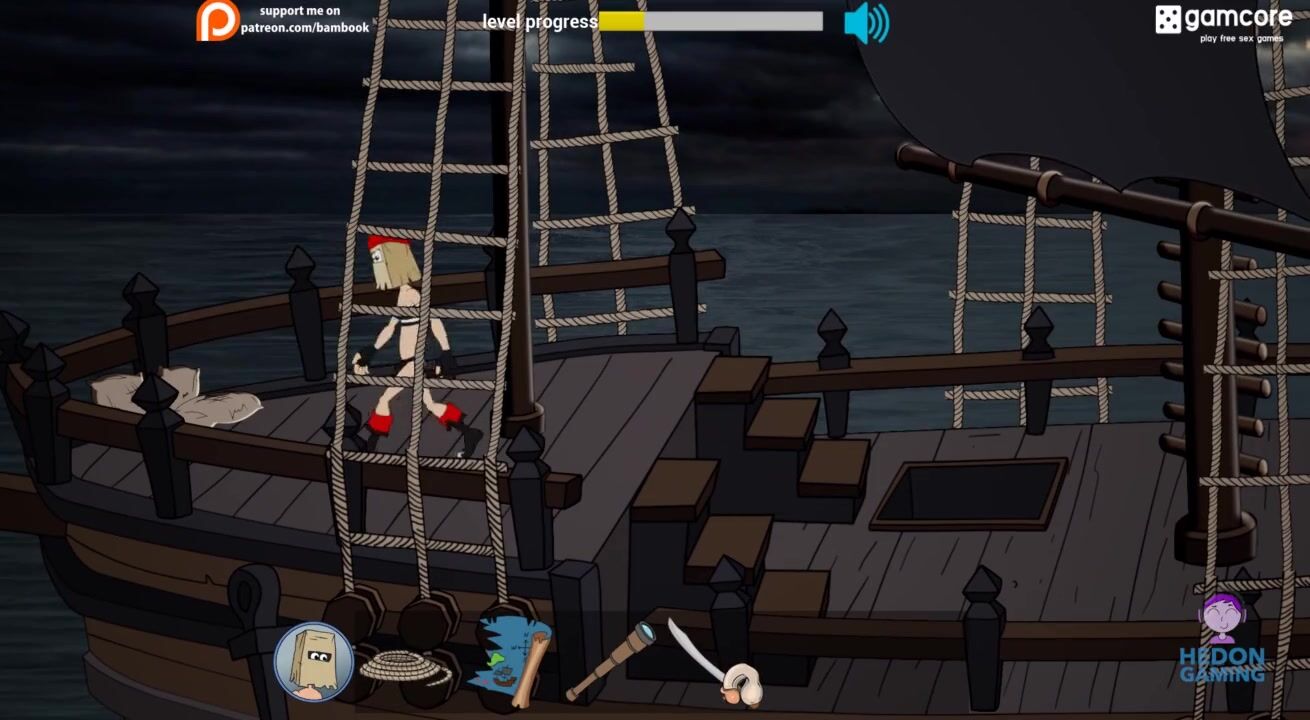Image resolution: width=1310 pixels, height=720 pixels.
Task: Select the coiled rope item
Action: click(405, 667)
